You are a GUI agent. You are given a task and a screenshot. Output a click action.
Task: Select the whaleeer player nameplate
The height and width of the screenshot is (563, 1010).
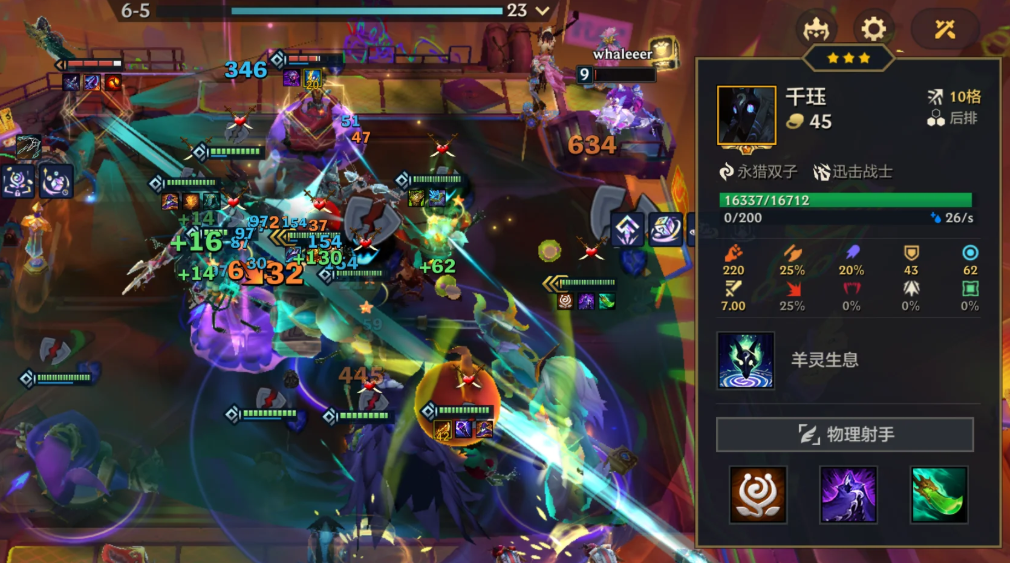click(622, 54)
